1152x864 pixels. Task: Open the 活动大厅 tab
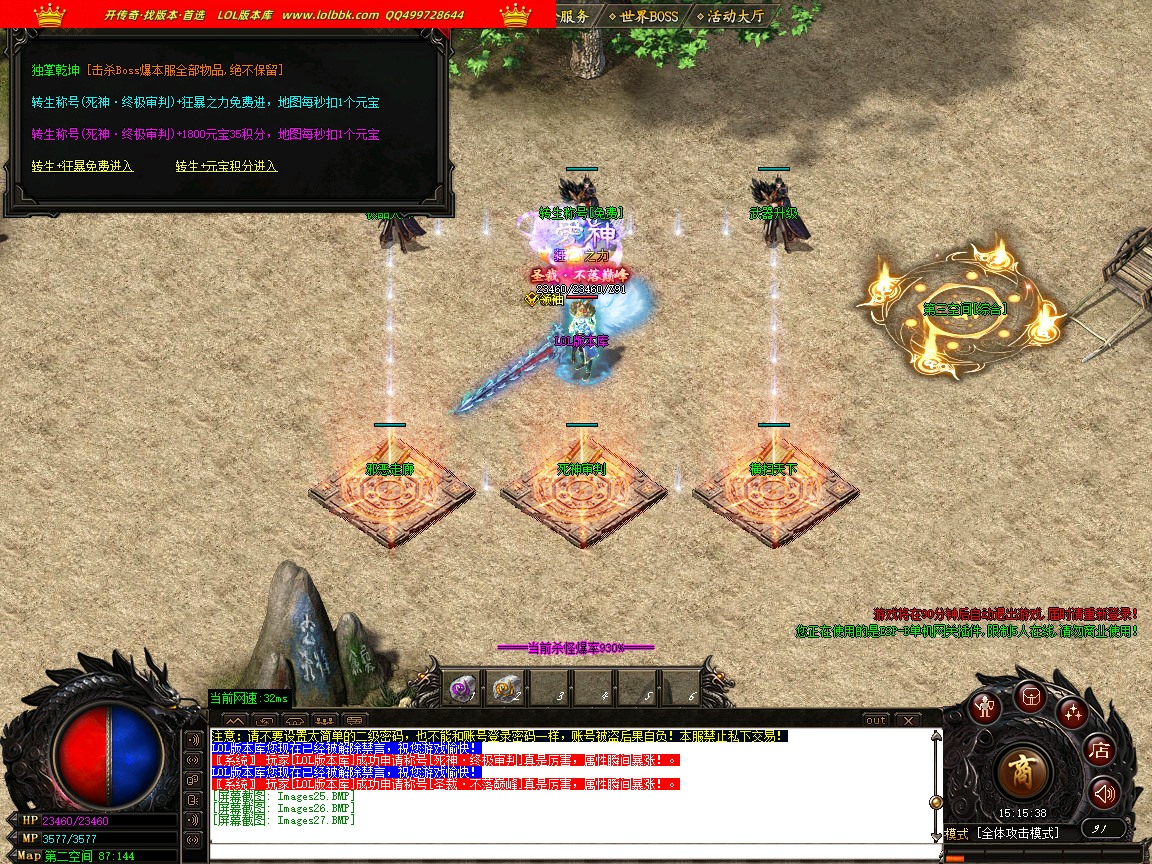733,16
